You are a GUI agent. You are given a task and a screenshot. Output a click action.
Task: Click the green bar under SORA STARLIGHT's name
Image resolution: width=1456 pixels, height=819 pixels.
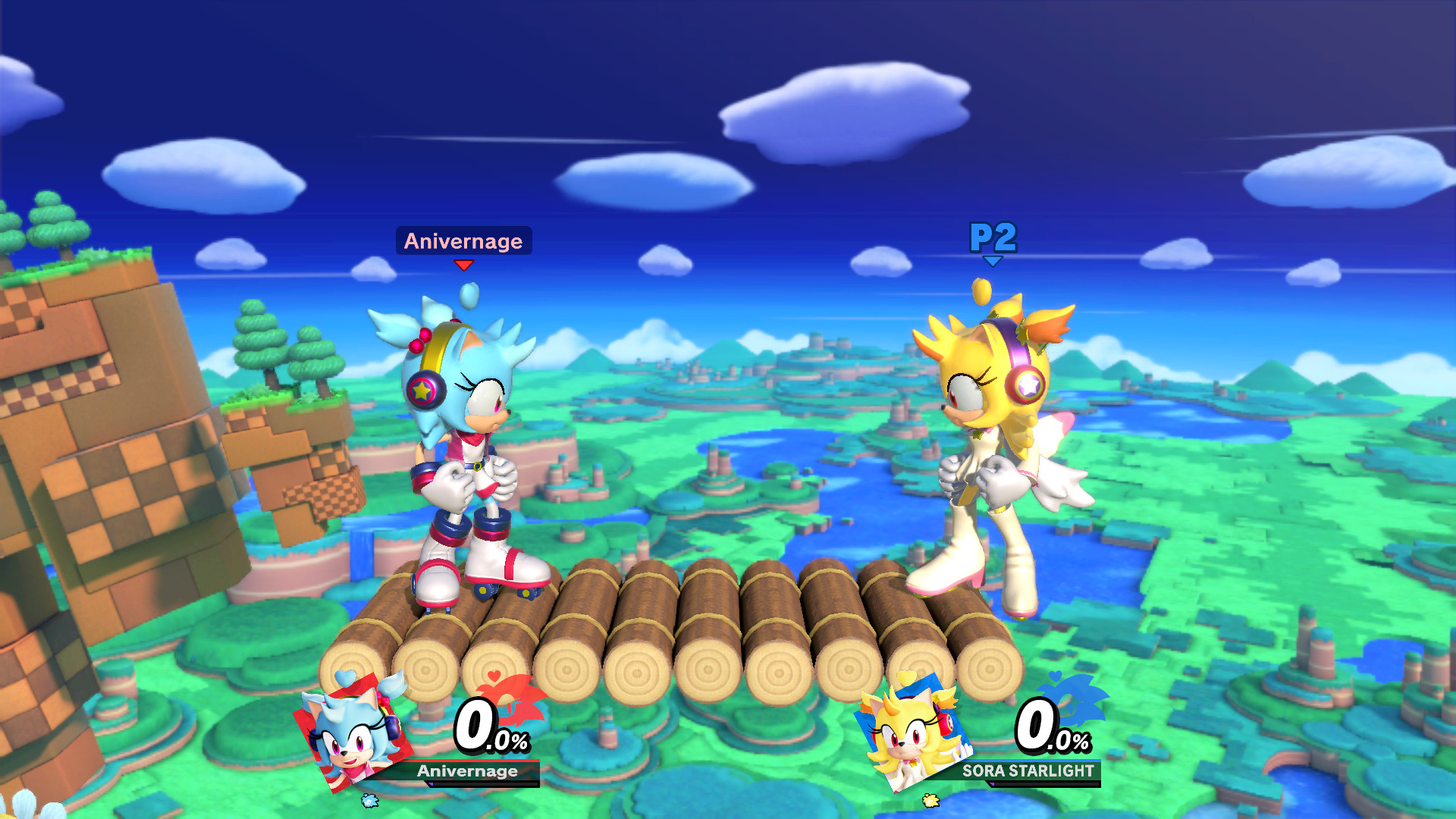click(1039, 784)
